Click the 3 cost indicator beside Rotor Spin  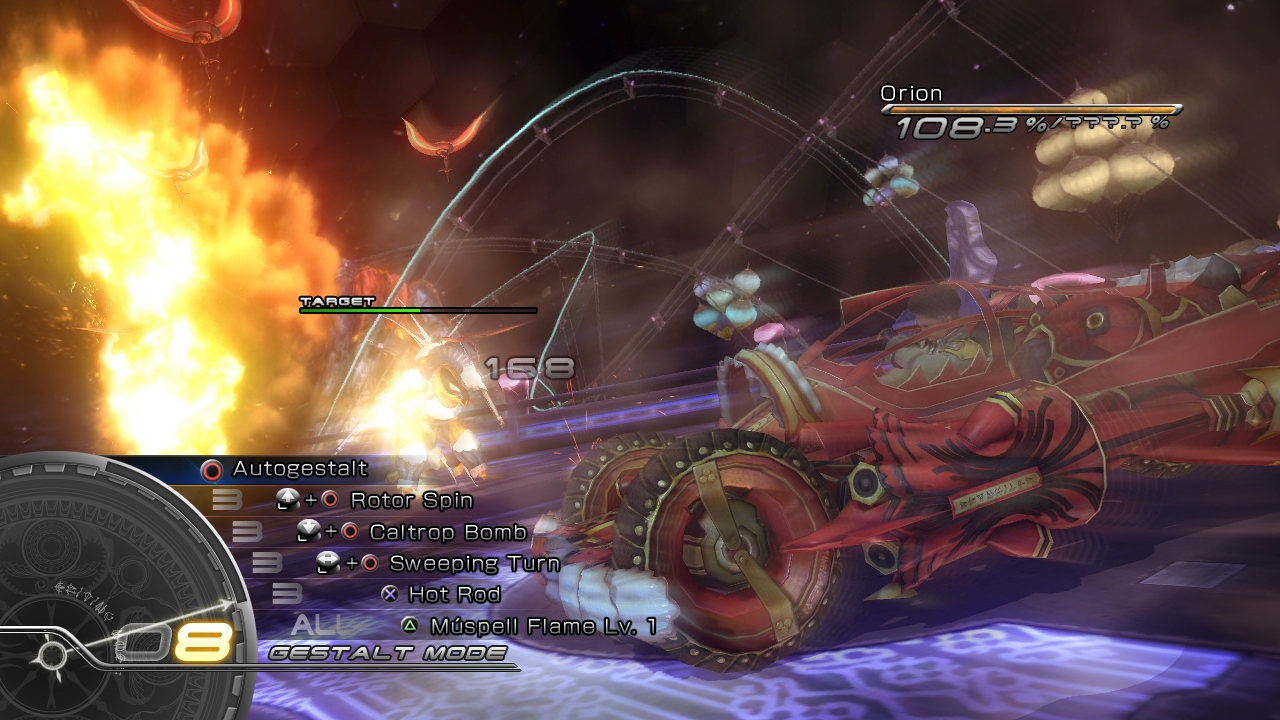pyautogui.click(x=229, y=499)
